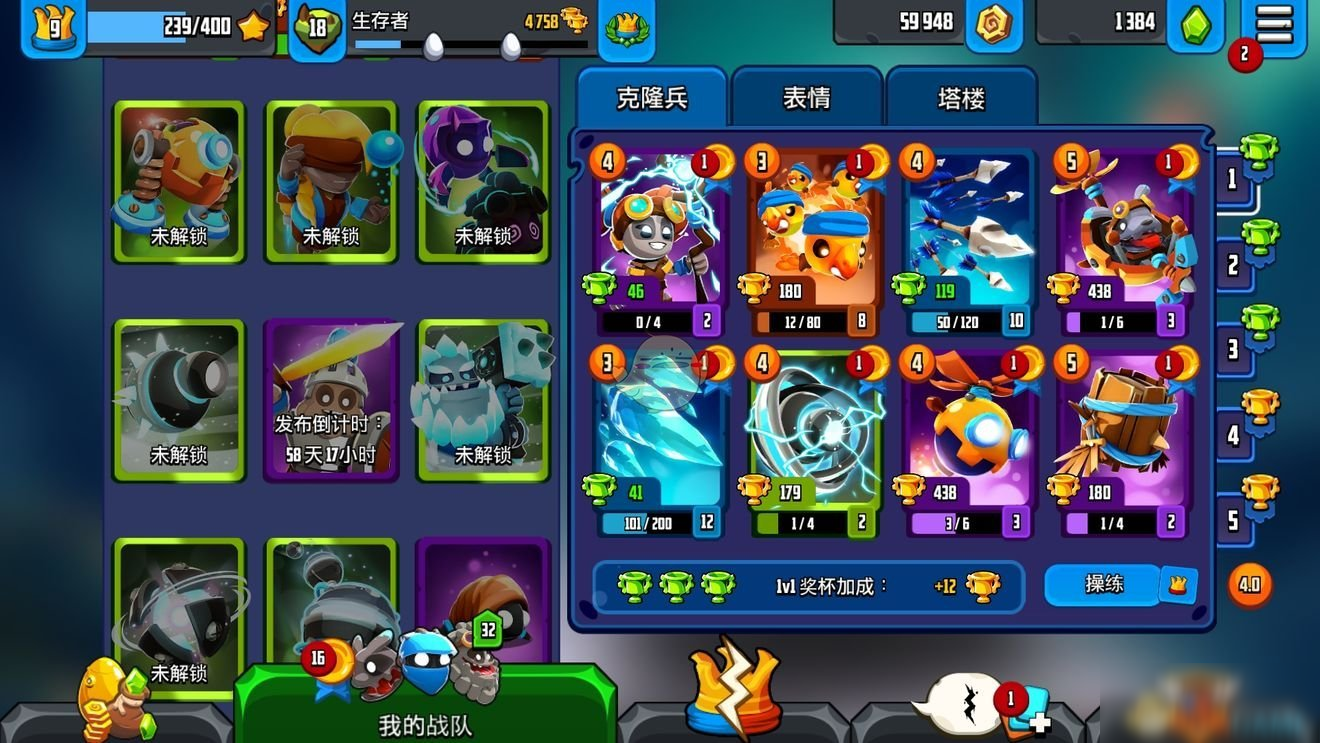
Task: Select deck slot number 2
Action: [1234, 264]
